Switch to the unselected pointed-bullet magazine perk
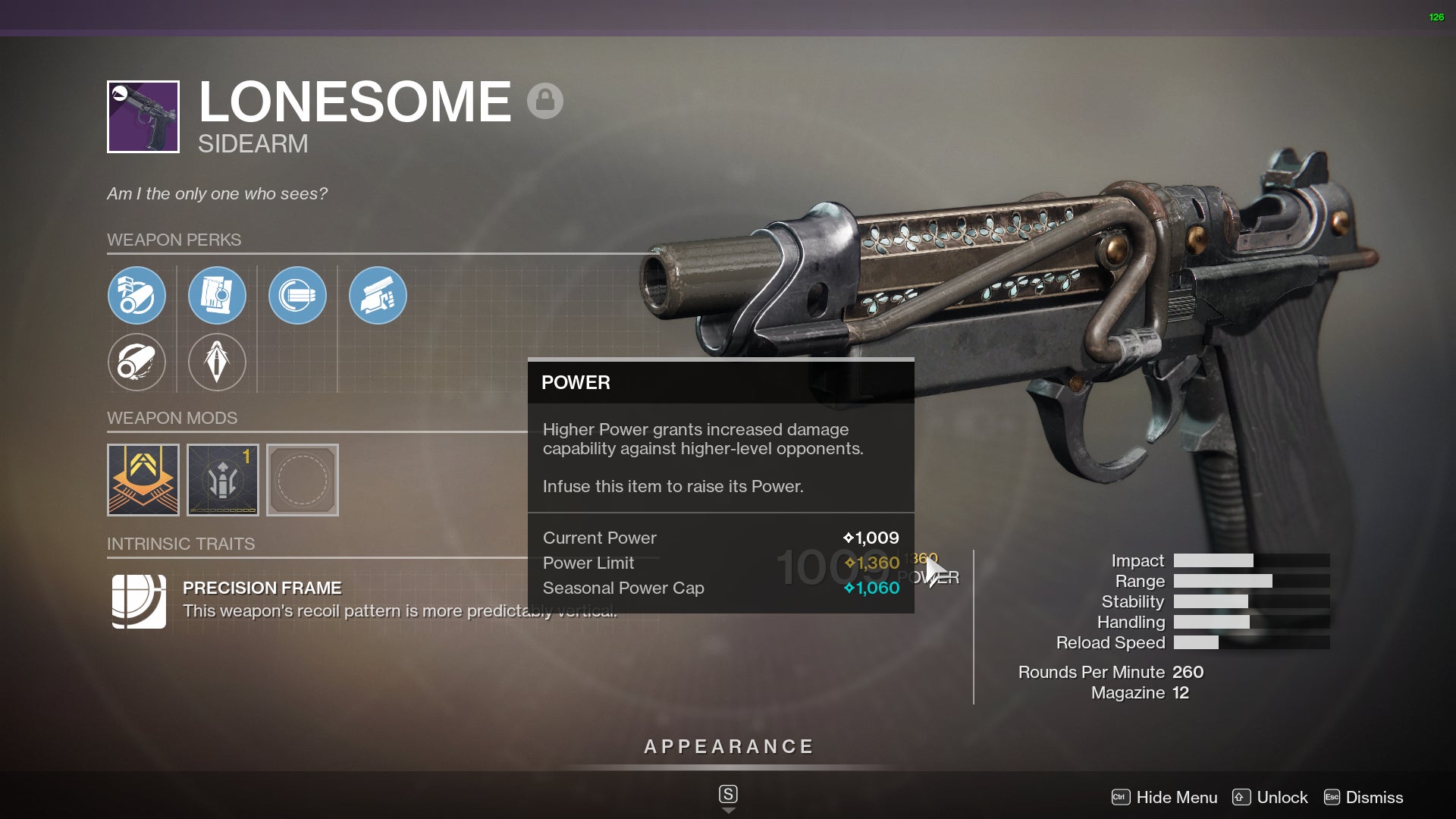The height and width of the screenshot is (819, 1456). click(217, 362)
